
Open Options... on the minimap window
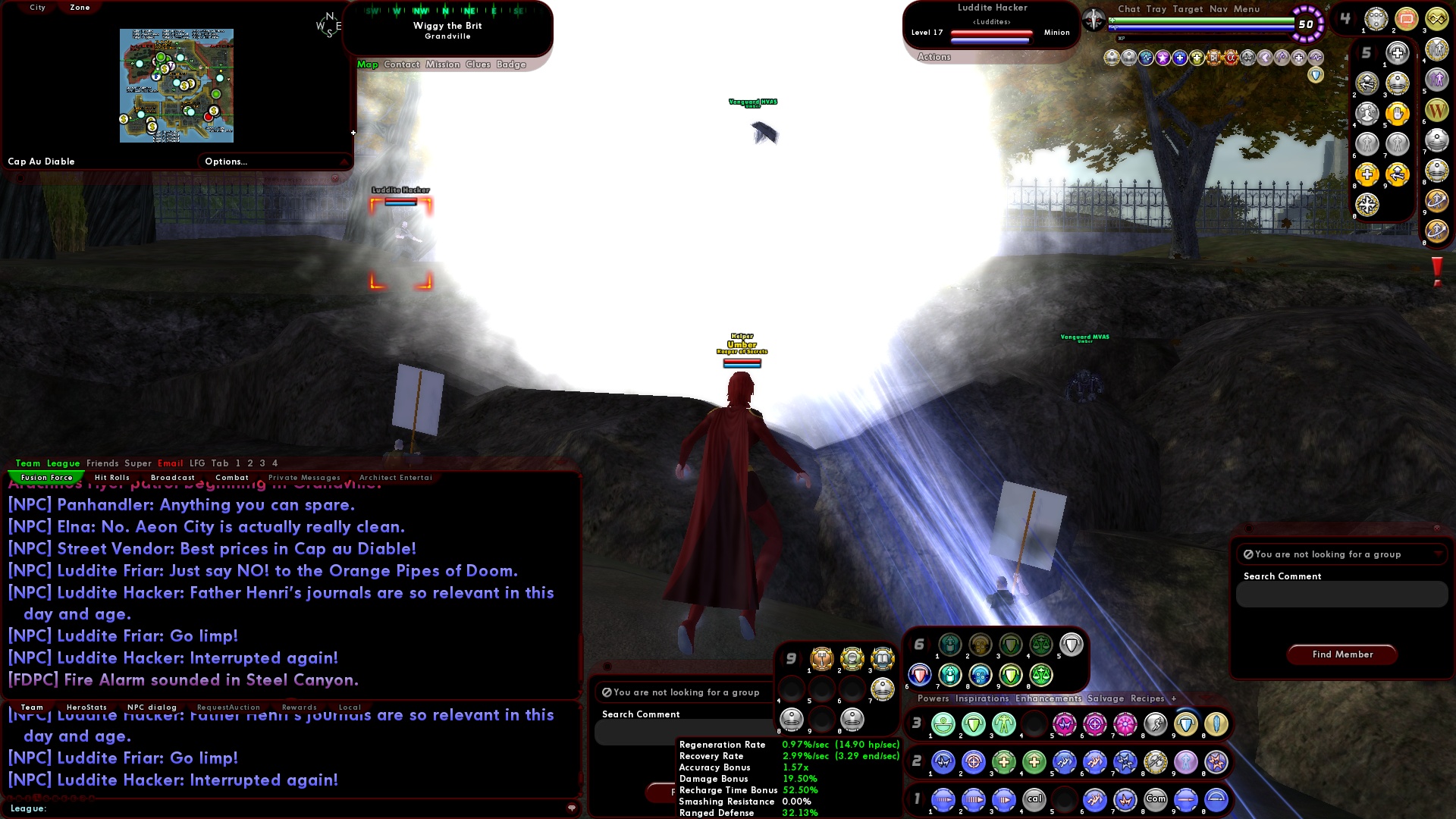point(227,161)
